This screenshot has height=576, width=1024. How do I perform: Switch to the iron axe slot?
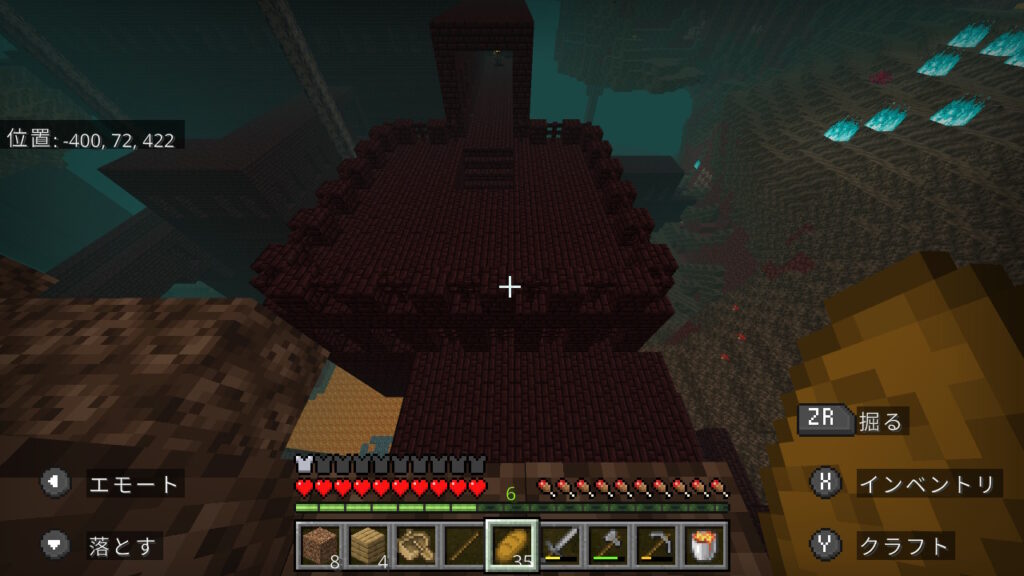(608, 545)
